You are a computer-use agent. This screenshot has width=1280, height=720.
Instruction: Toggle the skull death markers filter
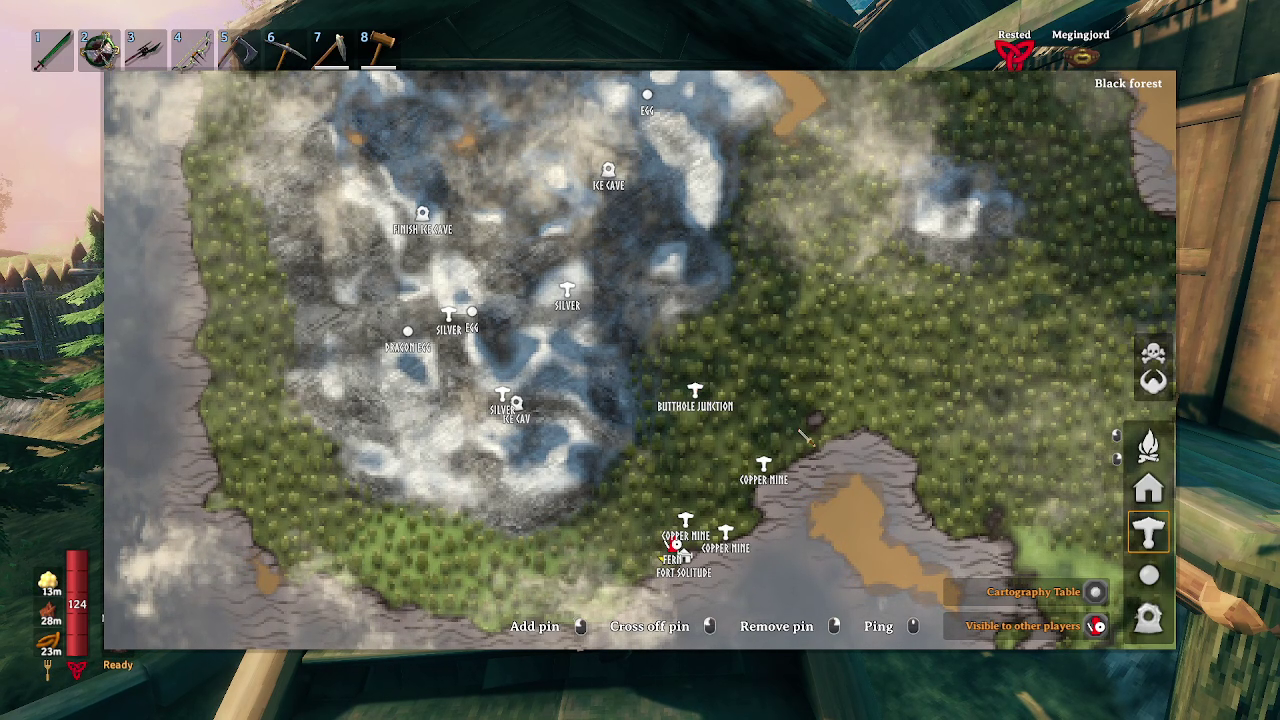click(1153, 354)
